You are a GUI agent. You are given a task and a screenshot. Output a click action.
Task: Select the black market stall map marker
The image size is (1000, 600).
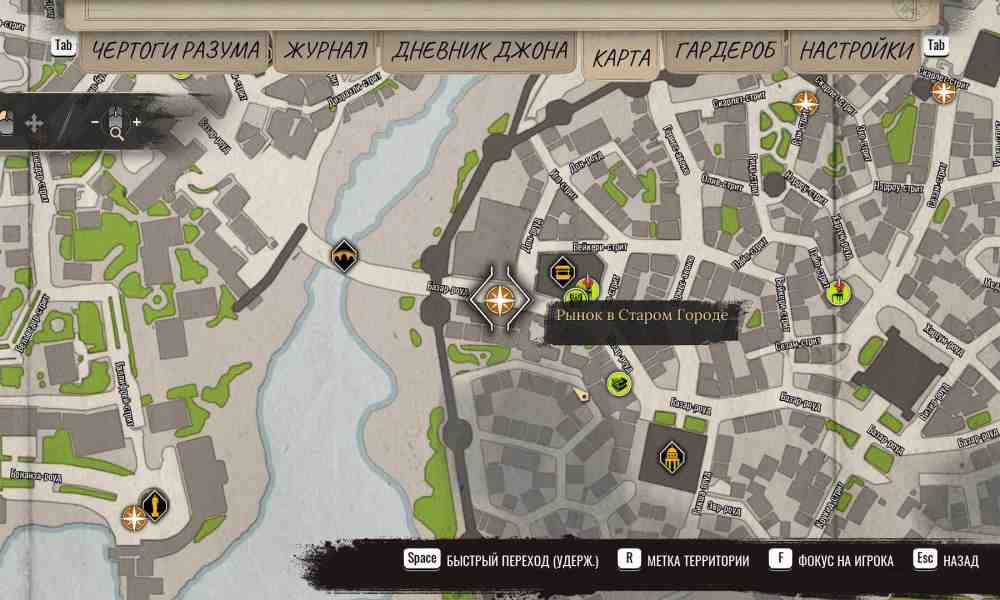point(562,269)
